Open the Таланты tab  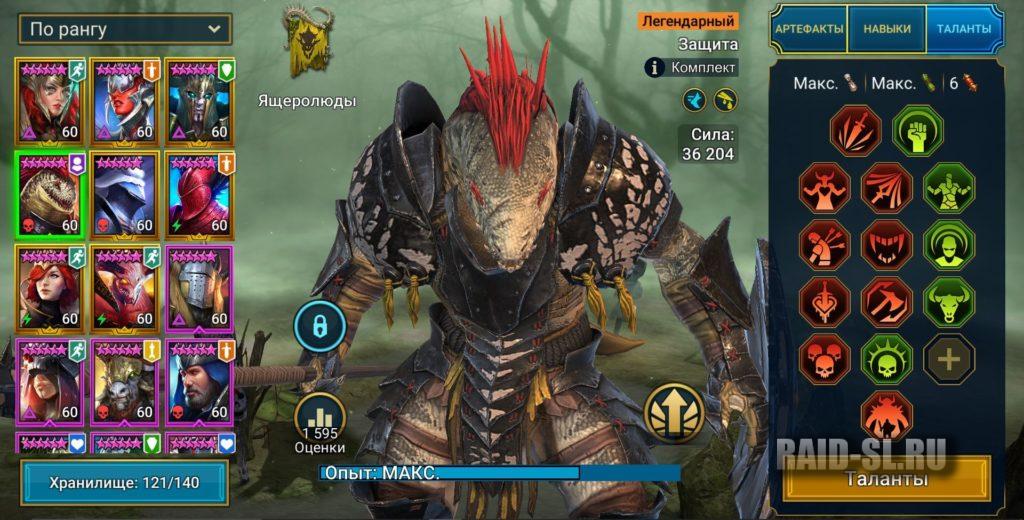[964, 29]
